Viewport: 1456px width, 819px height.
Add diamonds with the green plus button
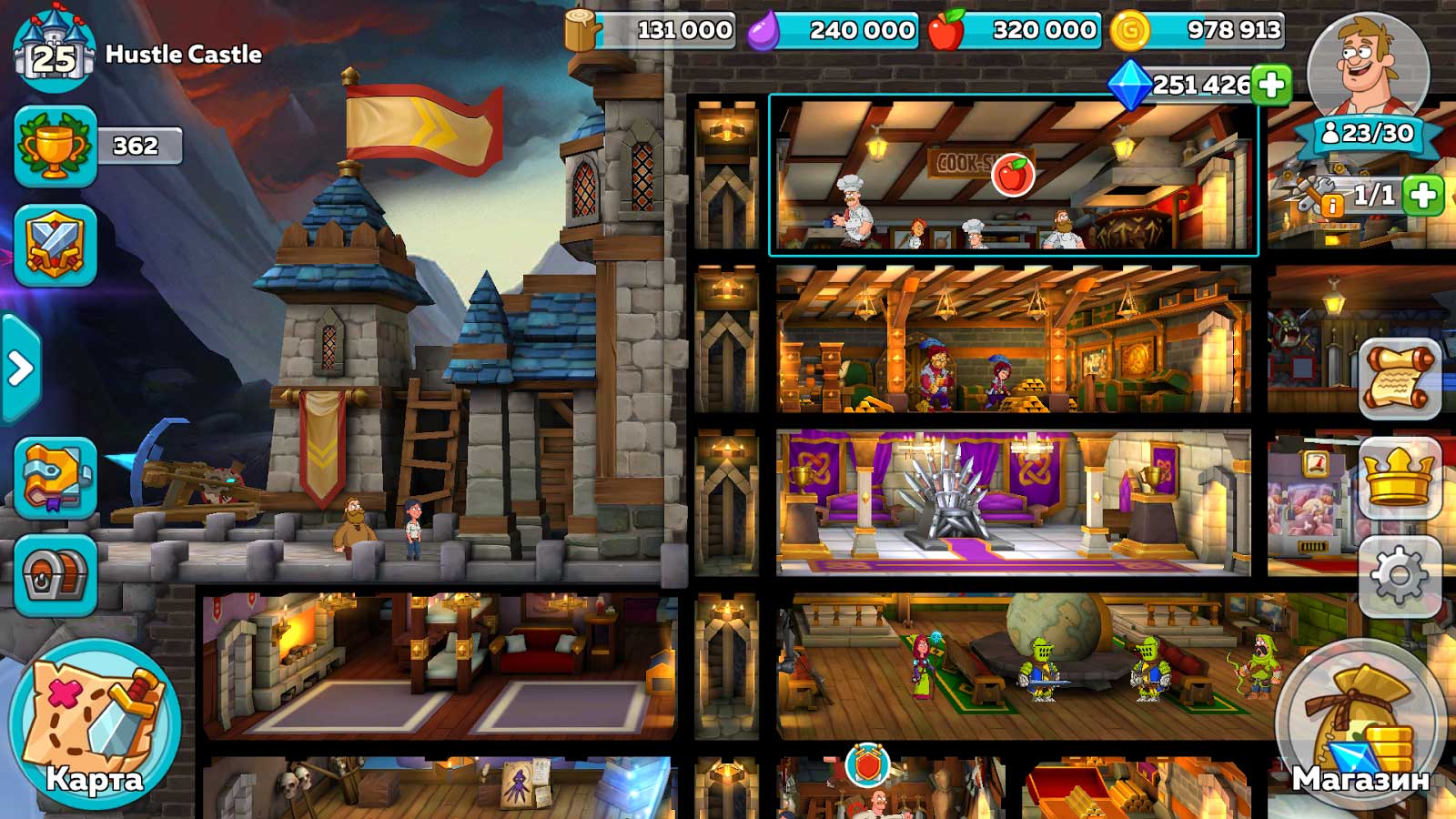tap(1271, 85)
